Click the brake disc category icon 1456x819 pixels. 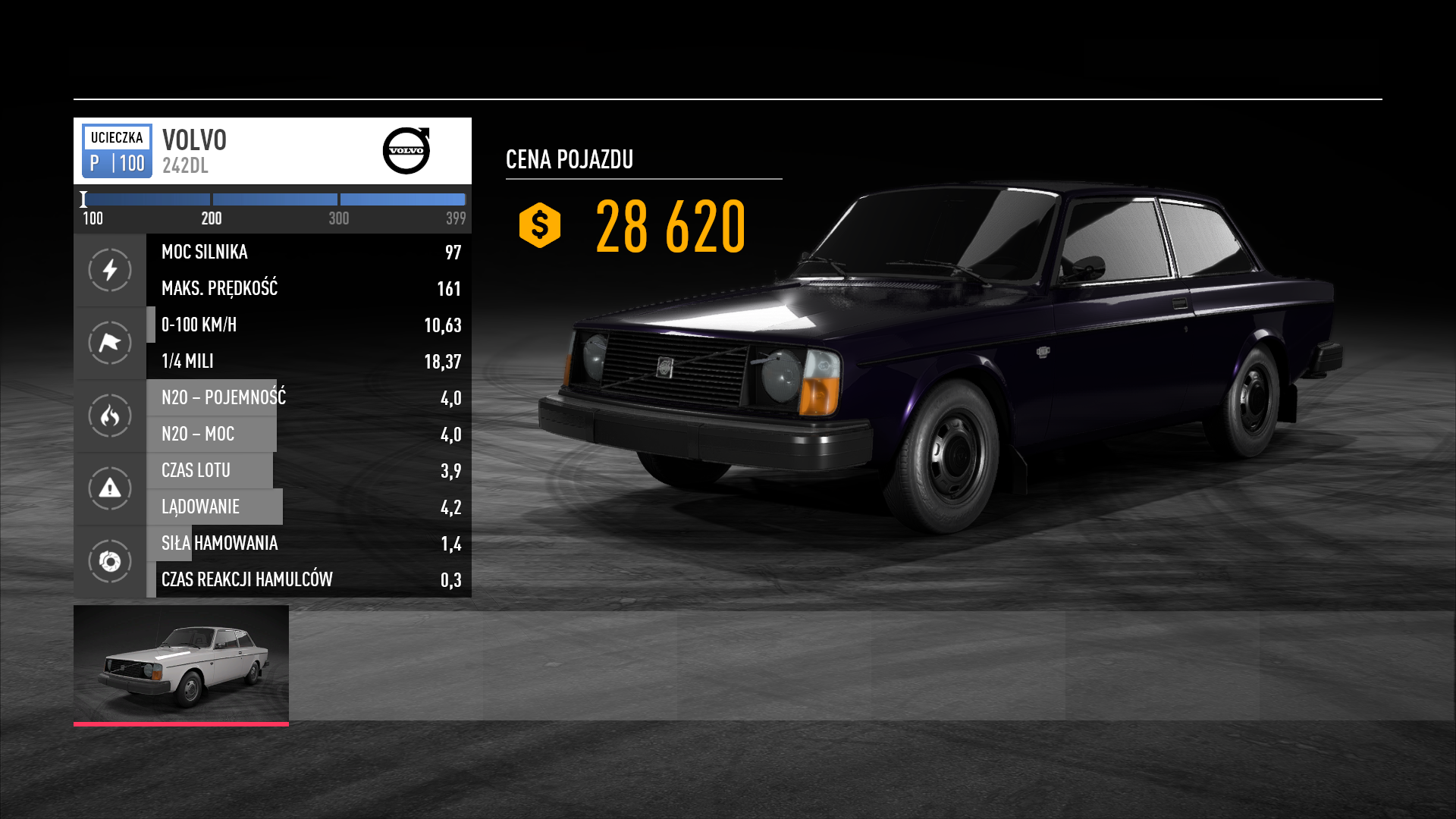[110, 561]
